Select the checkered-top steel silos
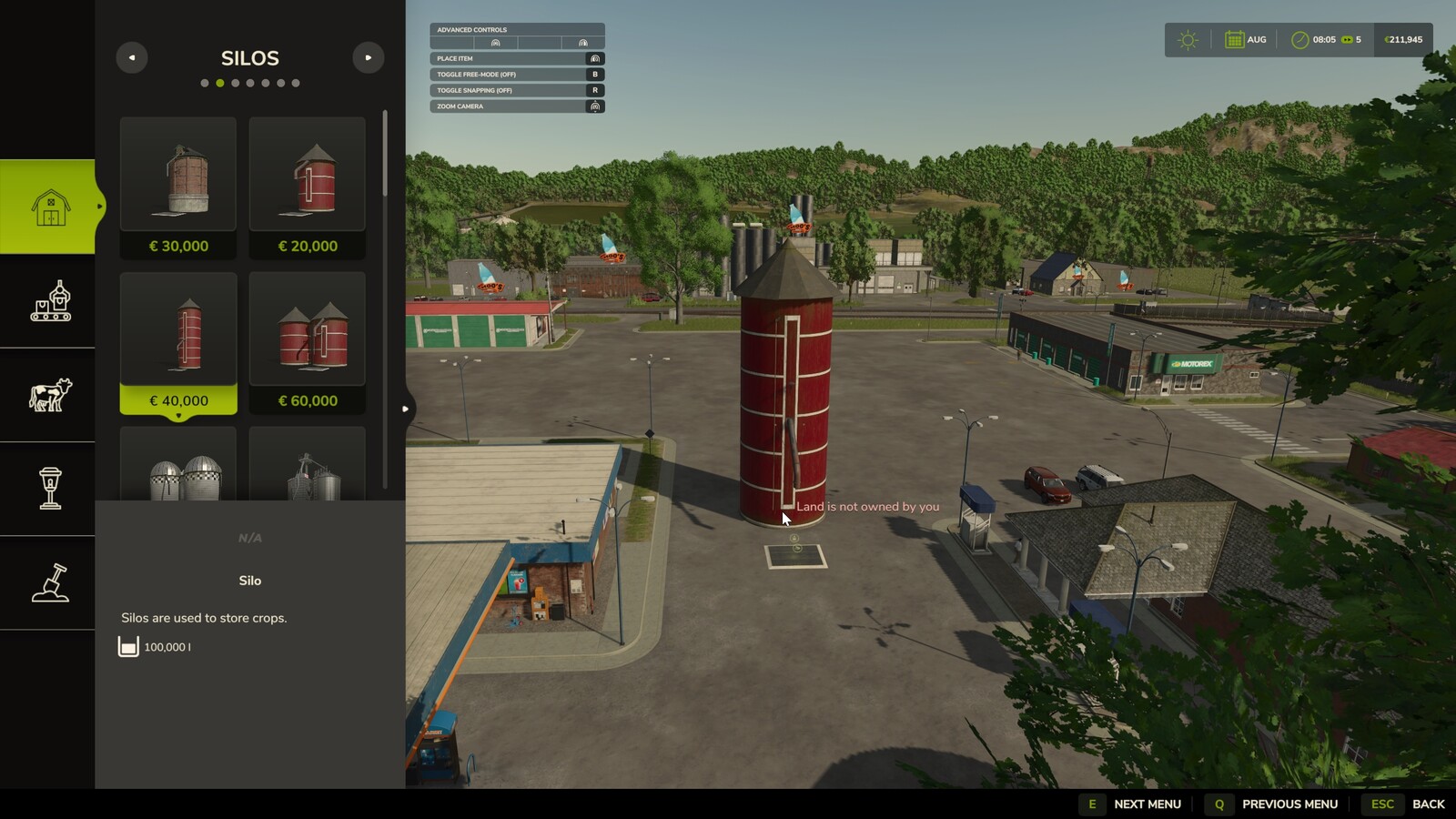The height and width of the screenshot is (819, 1456). click(x=178, y=466)
